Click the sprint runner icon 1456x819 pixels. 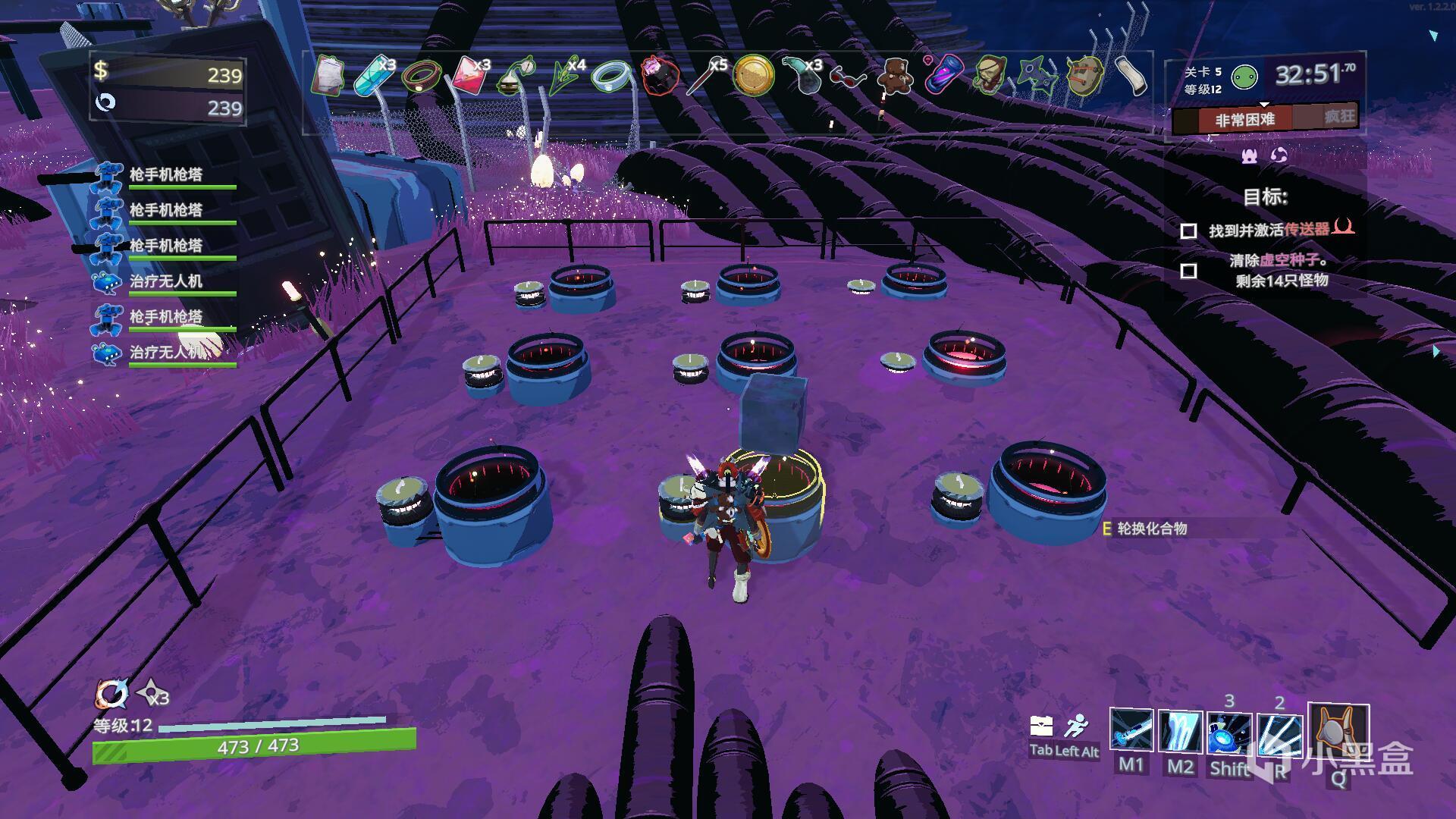[1075, 726]
